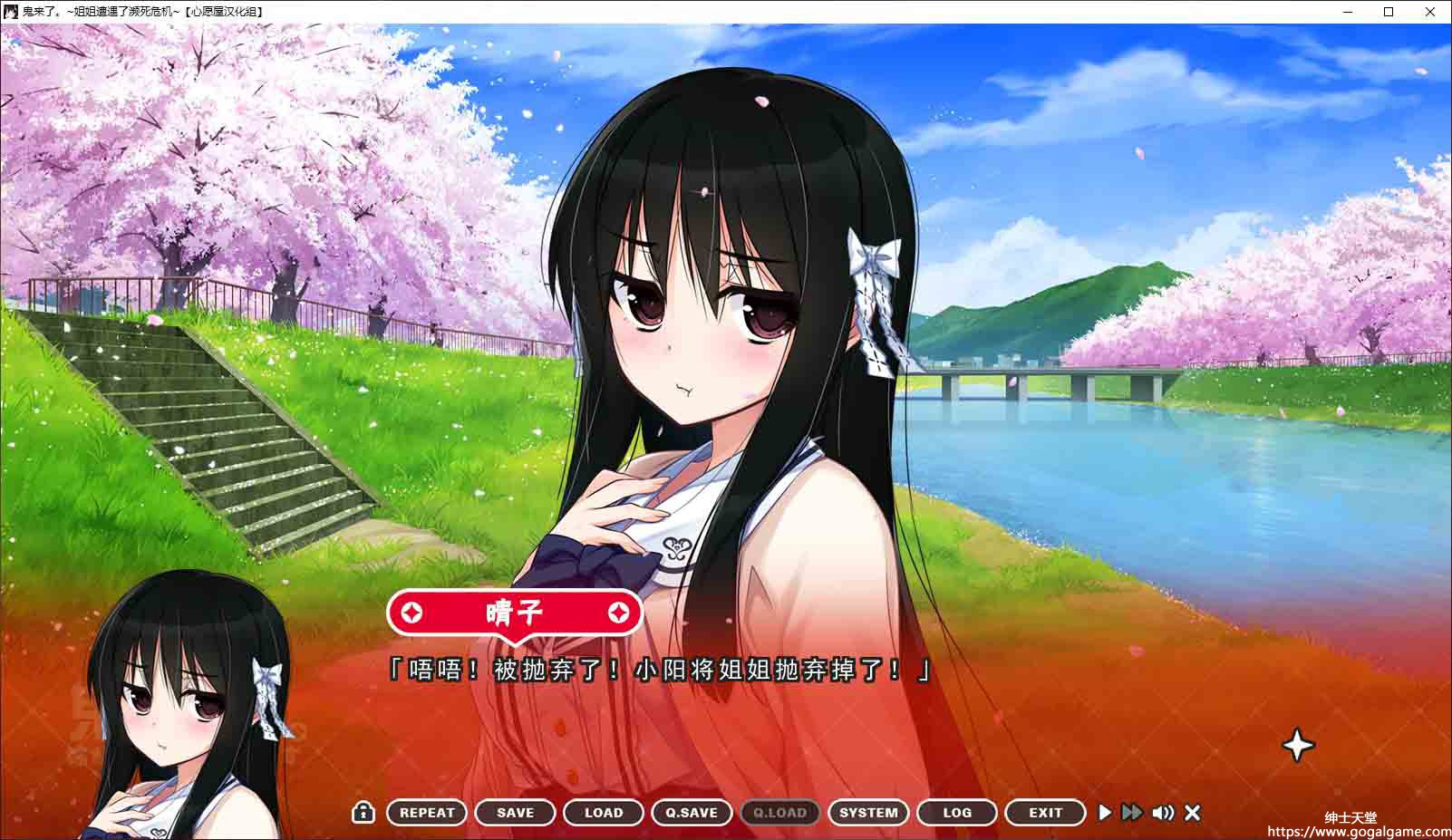The image size is (1452, 840).
Task: Click the REPEAT button
Action: (427, 813)
